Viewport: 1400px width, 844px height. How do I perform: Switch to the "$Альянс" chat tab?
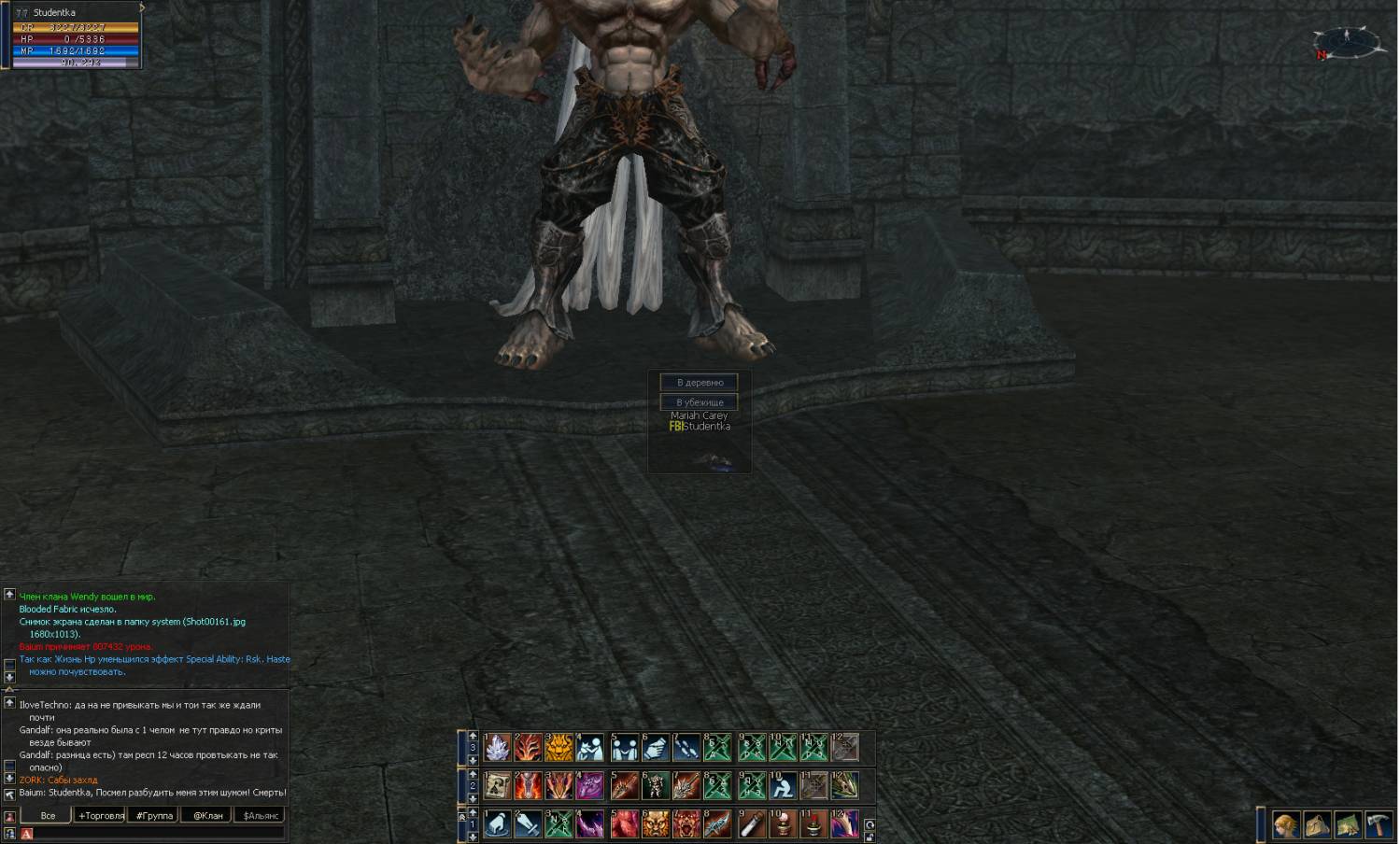point(261,816)
